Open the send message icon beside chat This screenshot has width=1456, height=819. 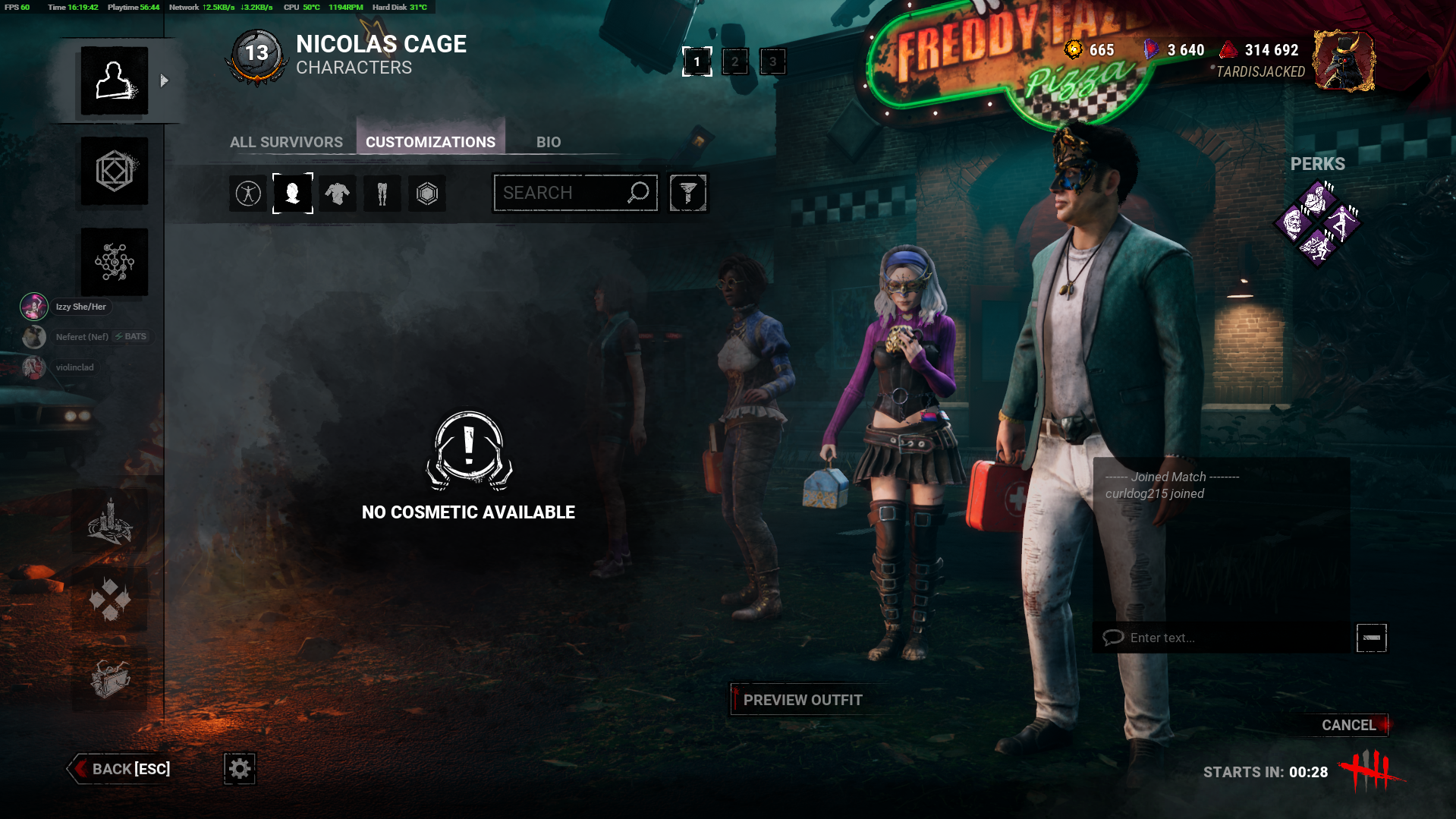click(x=1370, y=638)
